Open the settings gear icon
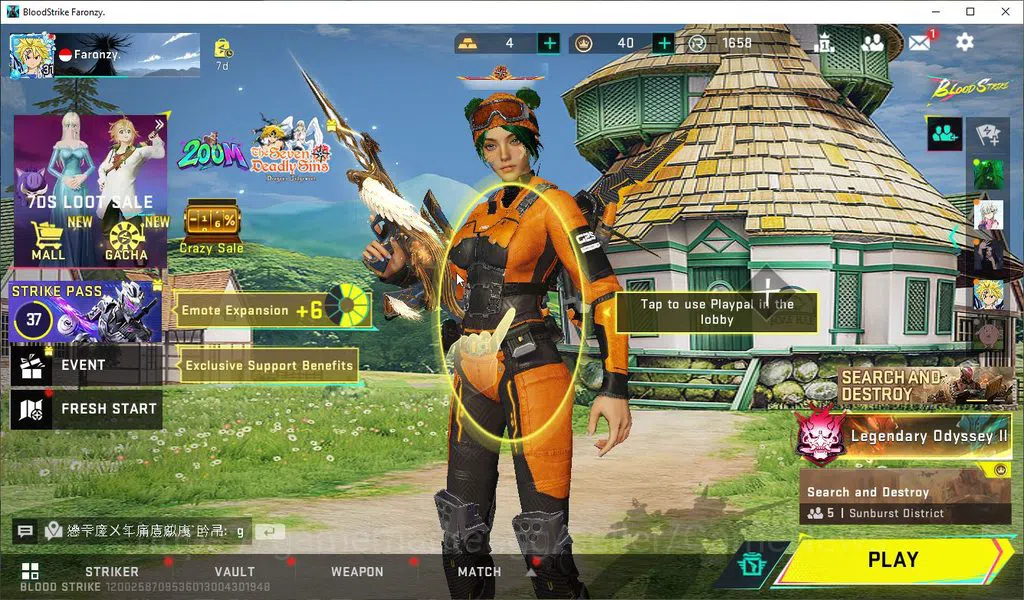1024x600 pixels. pyautogui.click(x=965, y=42)
